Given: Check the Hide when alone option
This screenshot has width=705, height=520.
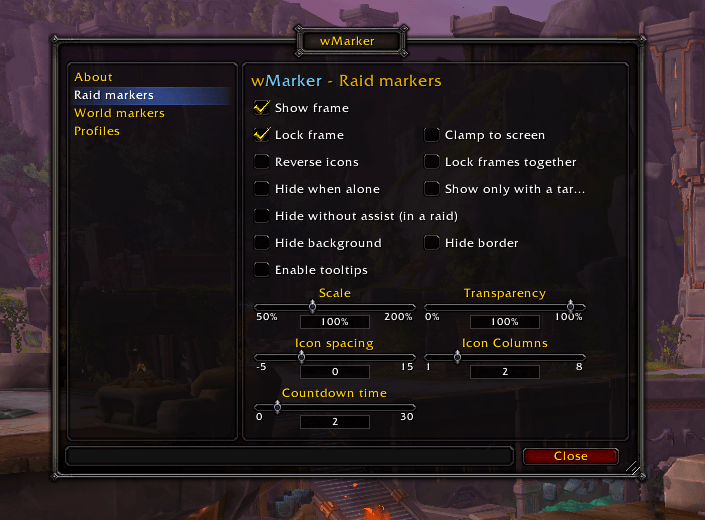Looking at the screenshot, I should tap(262, 188).
